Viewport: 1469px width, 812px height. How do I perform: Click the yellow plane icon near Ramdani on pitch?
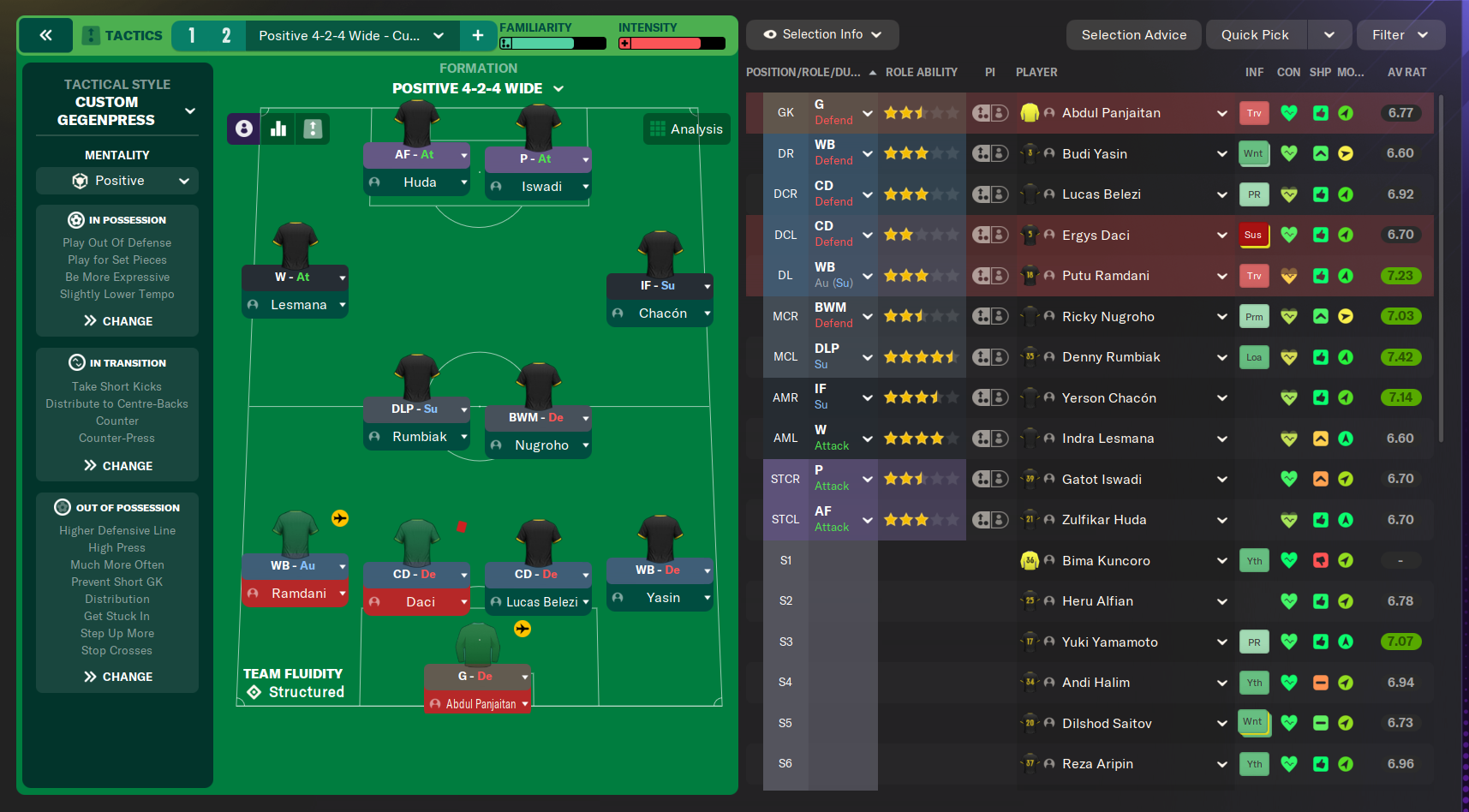coord(341,518)
